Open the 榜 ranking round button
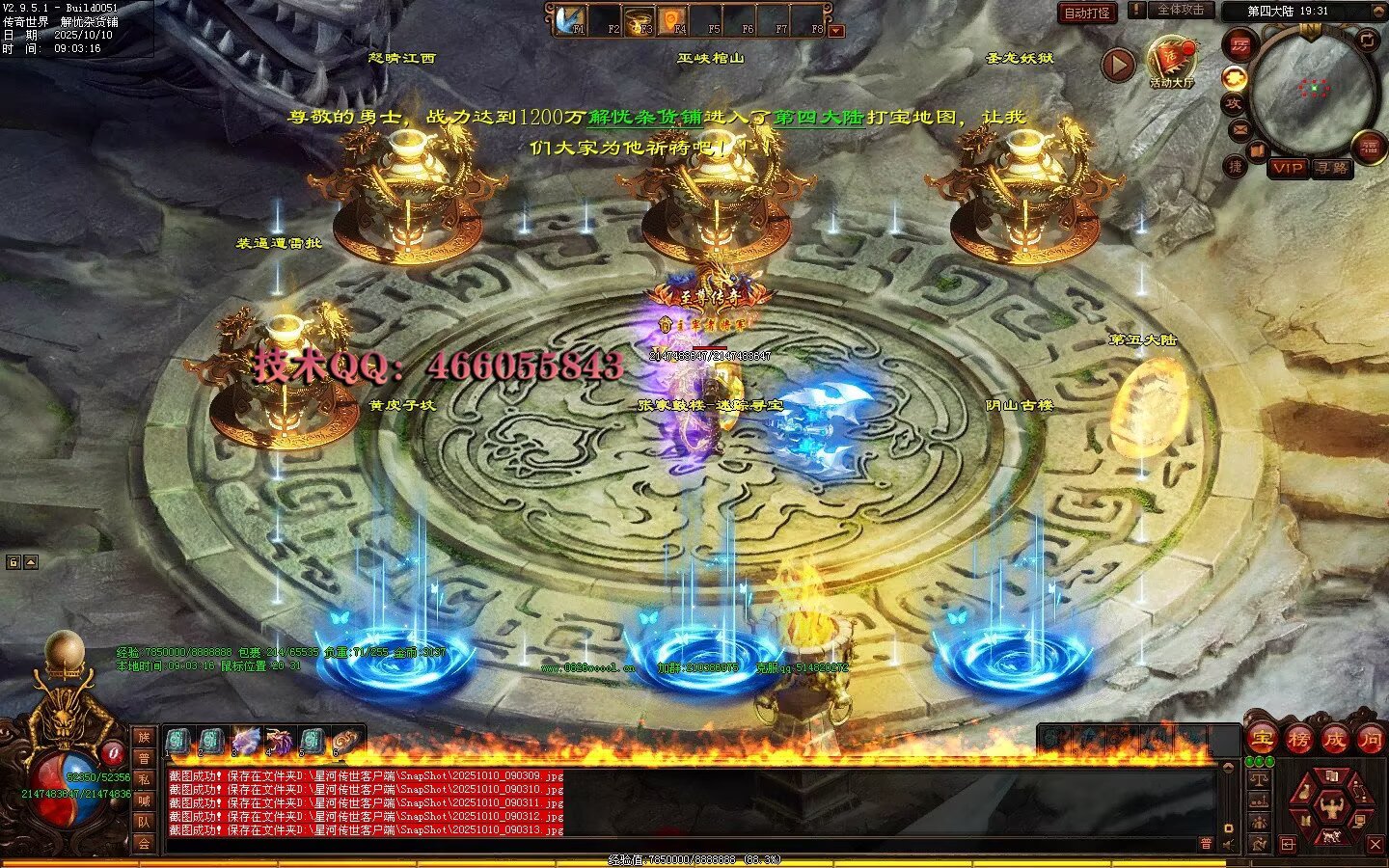Image resolution: width=1389 pixels, height=868 pixels. coord(1297,740)
